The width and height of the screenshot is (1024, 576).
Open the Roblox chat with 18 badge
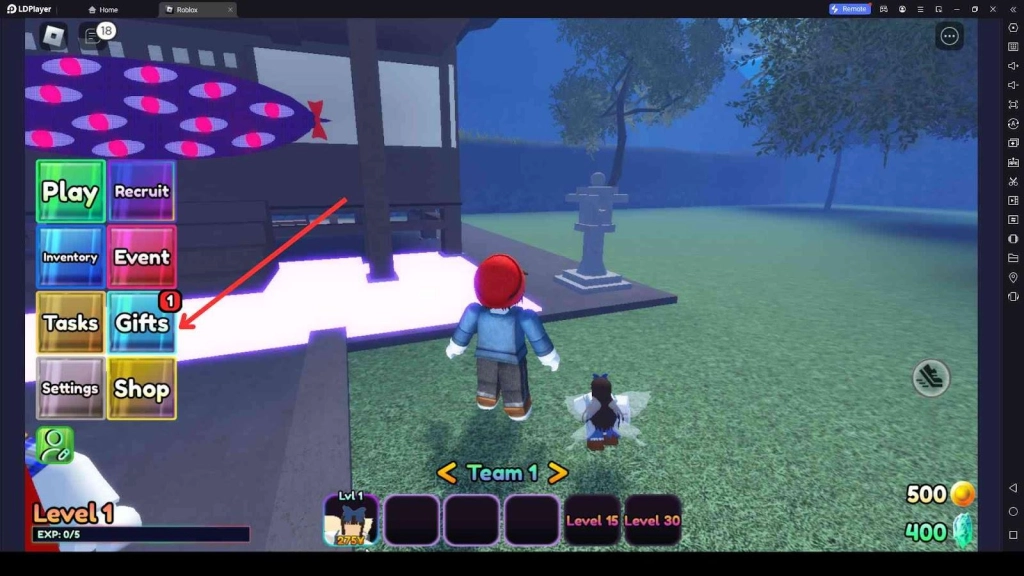point(93,37)
